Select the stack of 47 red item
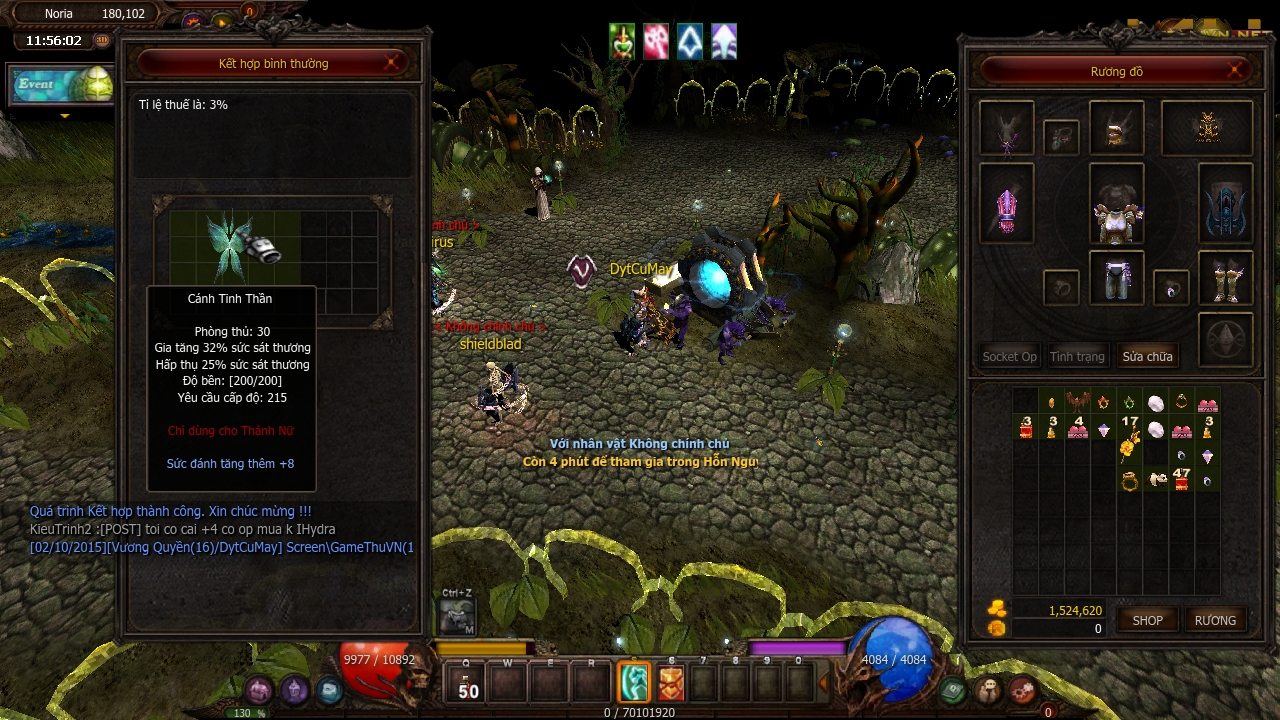Viewport: 1280px width, 720px height. point(1181,479)
